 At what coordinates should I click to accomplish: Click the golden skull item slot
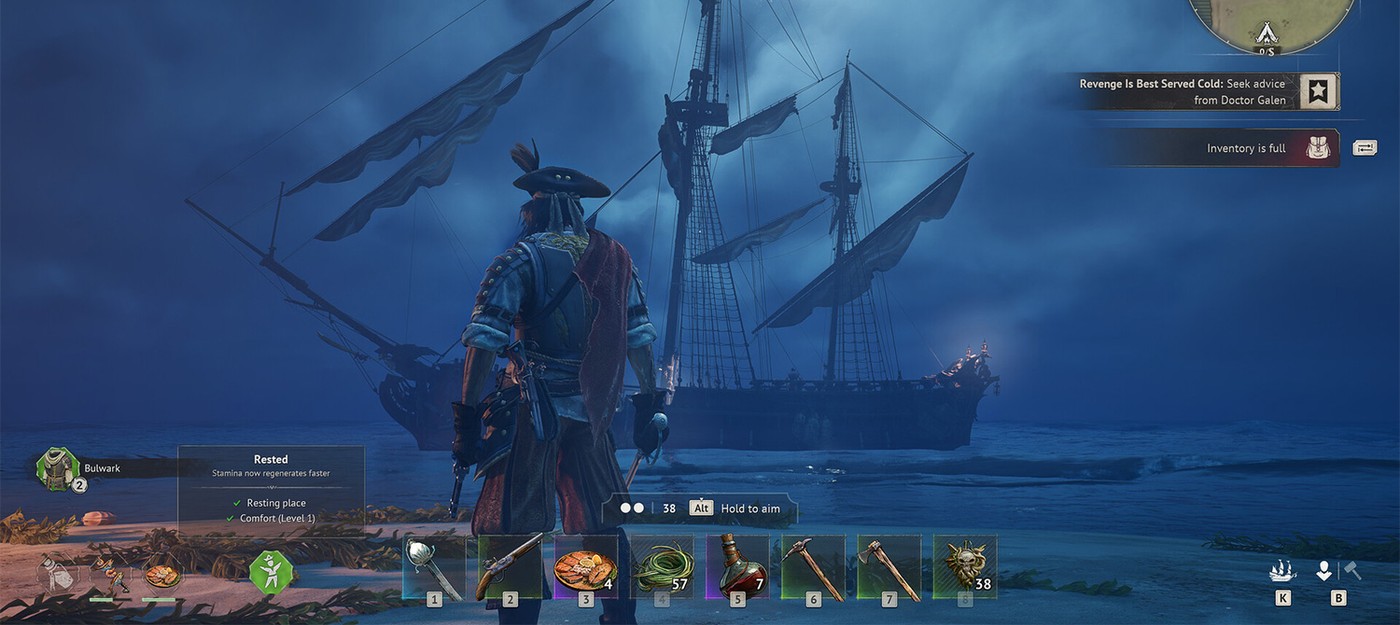(x=965, y=567)
